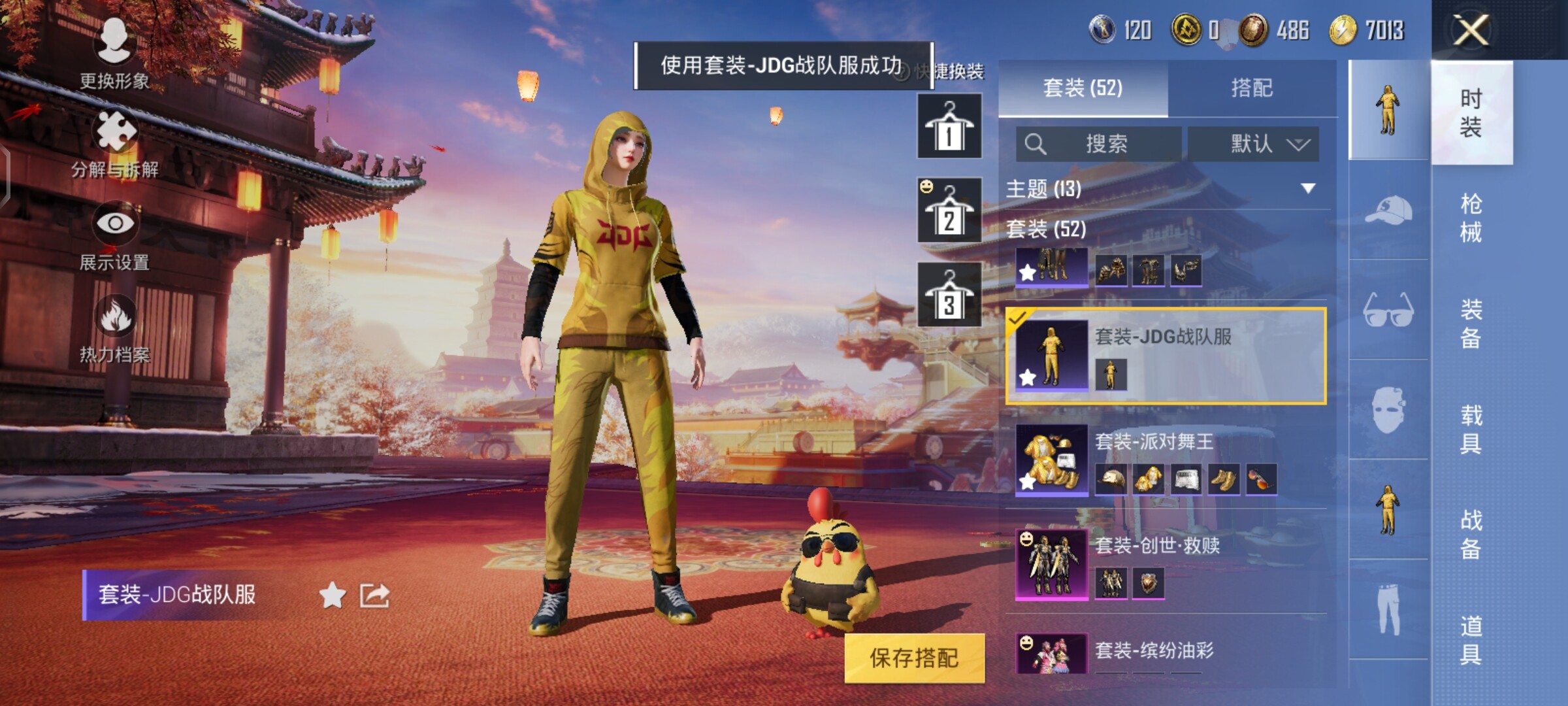The image size is (1568, 706).
Task: Select quick-change outfit slot 3
Action: coord(949,294)
